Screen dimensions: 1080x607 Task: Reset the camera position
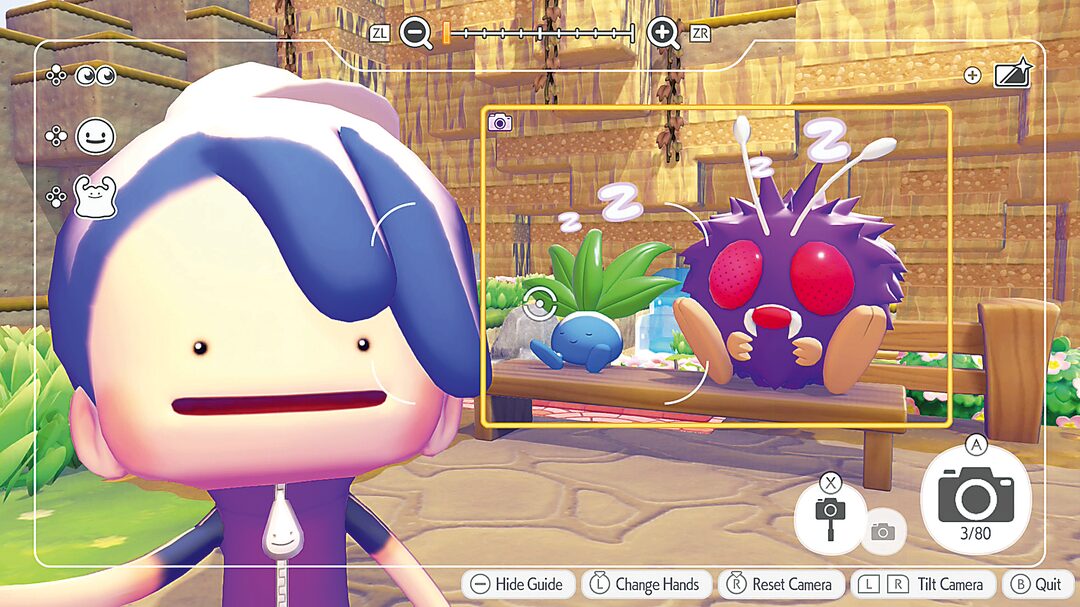pyautogui.click(x=782, y=585)
